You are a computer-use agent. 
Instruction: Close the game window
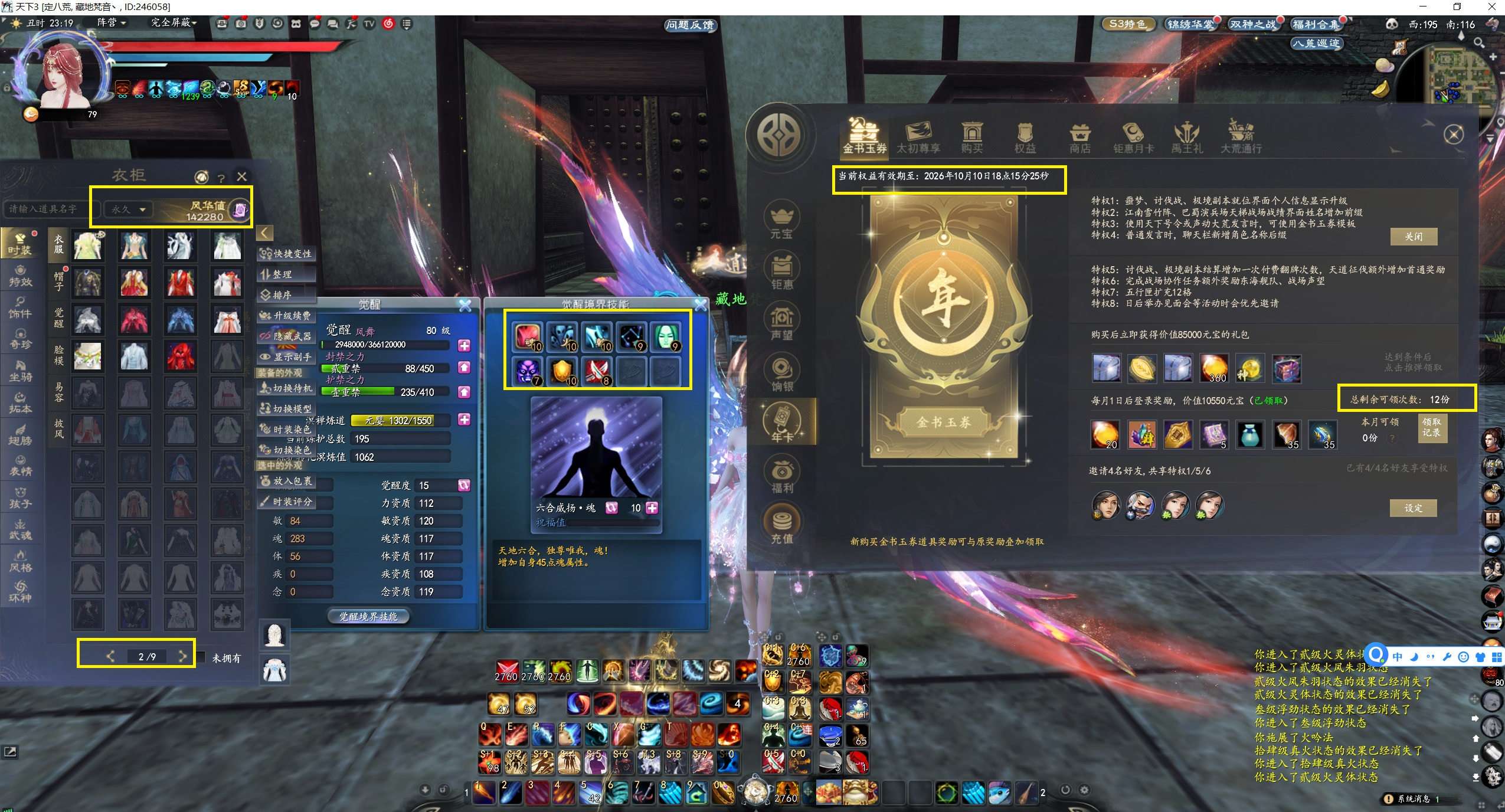pos(1492,7)
